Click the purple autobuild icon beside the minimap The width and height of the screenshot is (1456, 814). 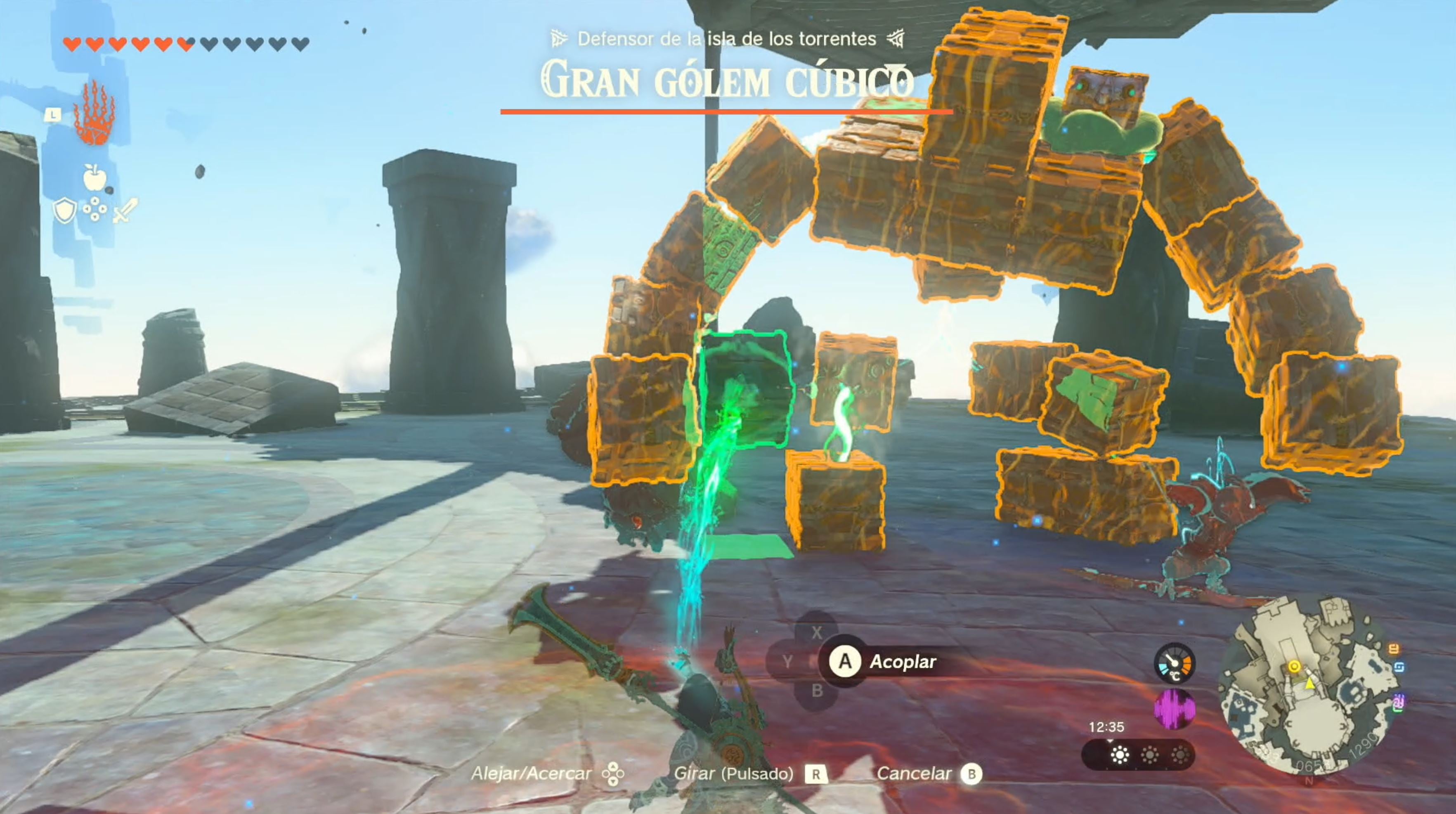tap(1399, 703)
